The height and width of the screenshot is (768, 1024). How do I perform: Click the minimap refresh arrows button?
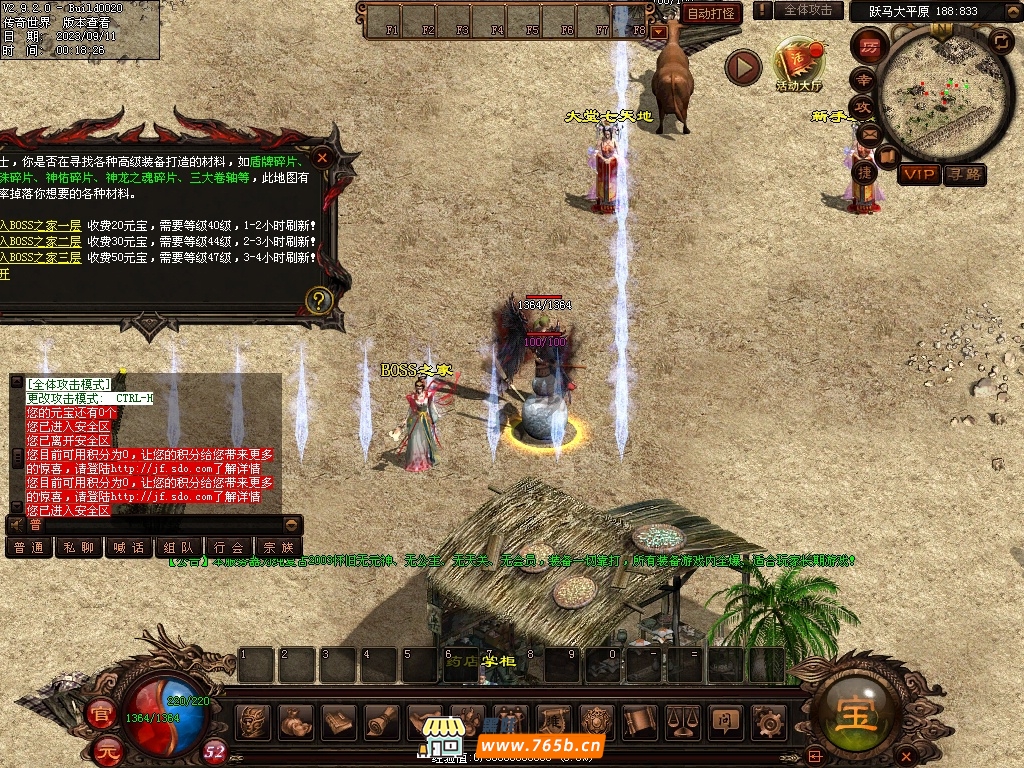point(1000,41)
